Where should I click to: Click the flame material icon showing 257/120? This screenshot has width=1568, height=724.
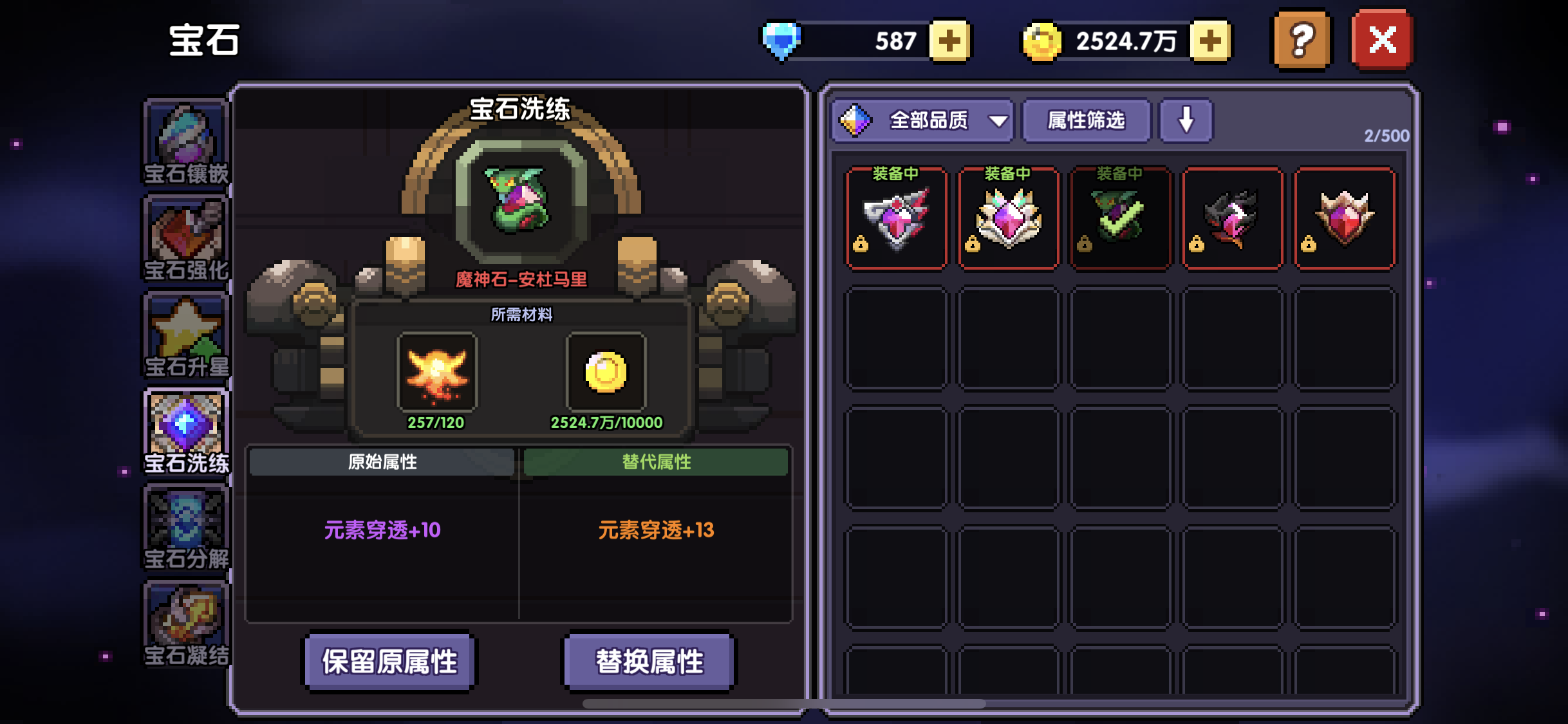(436, 372)
